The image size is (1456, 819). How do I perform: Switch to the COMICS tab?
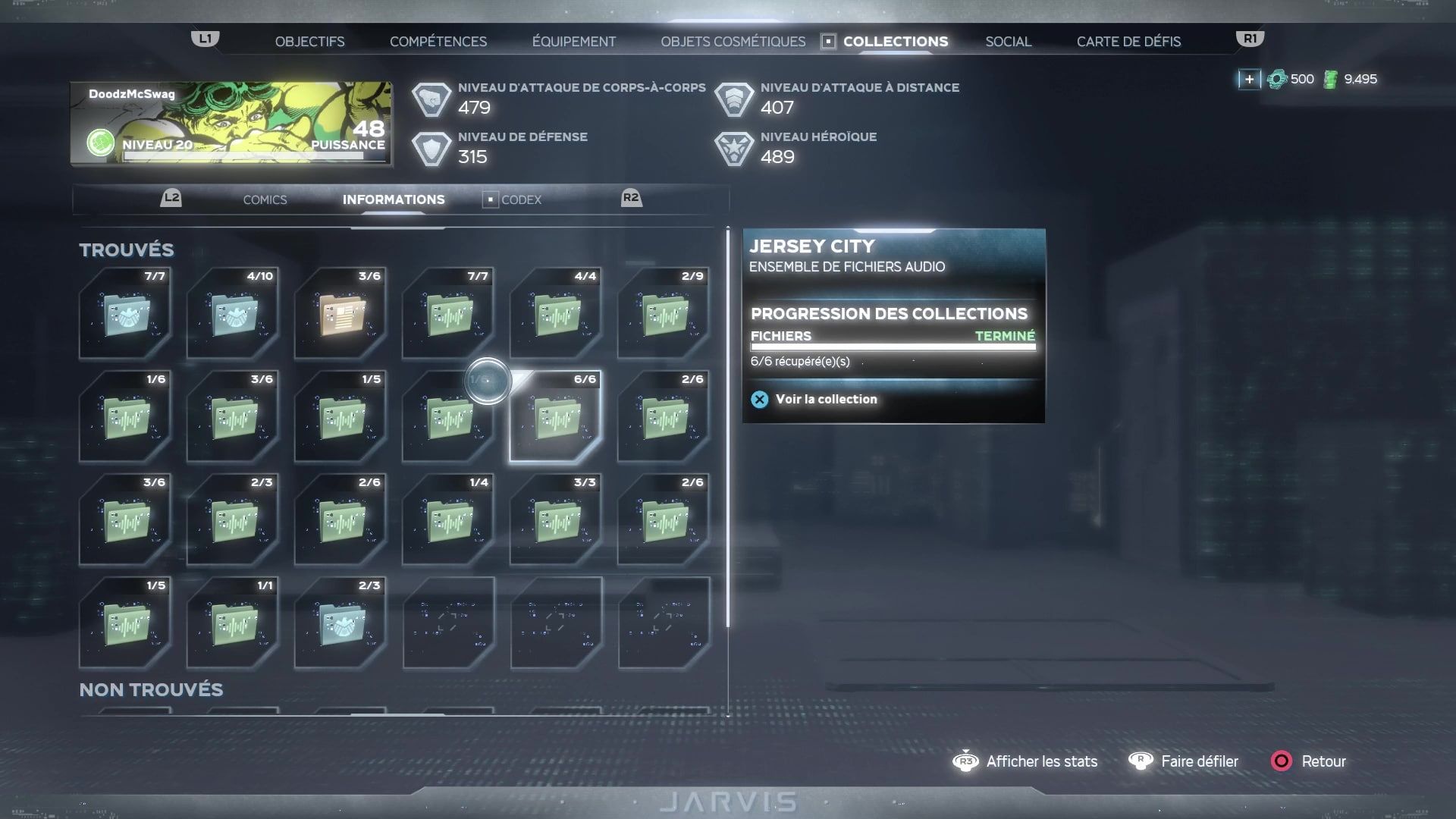point(264,199)
